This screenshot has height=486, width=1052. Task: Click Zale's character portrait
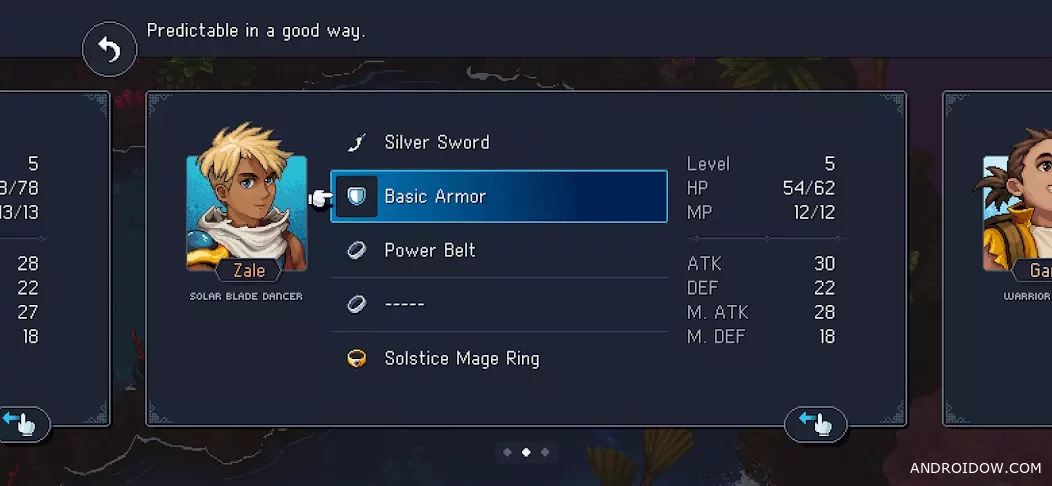tap(247, 212)
